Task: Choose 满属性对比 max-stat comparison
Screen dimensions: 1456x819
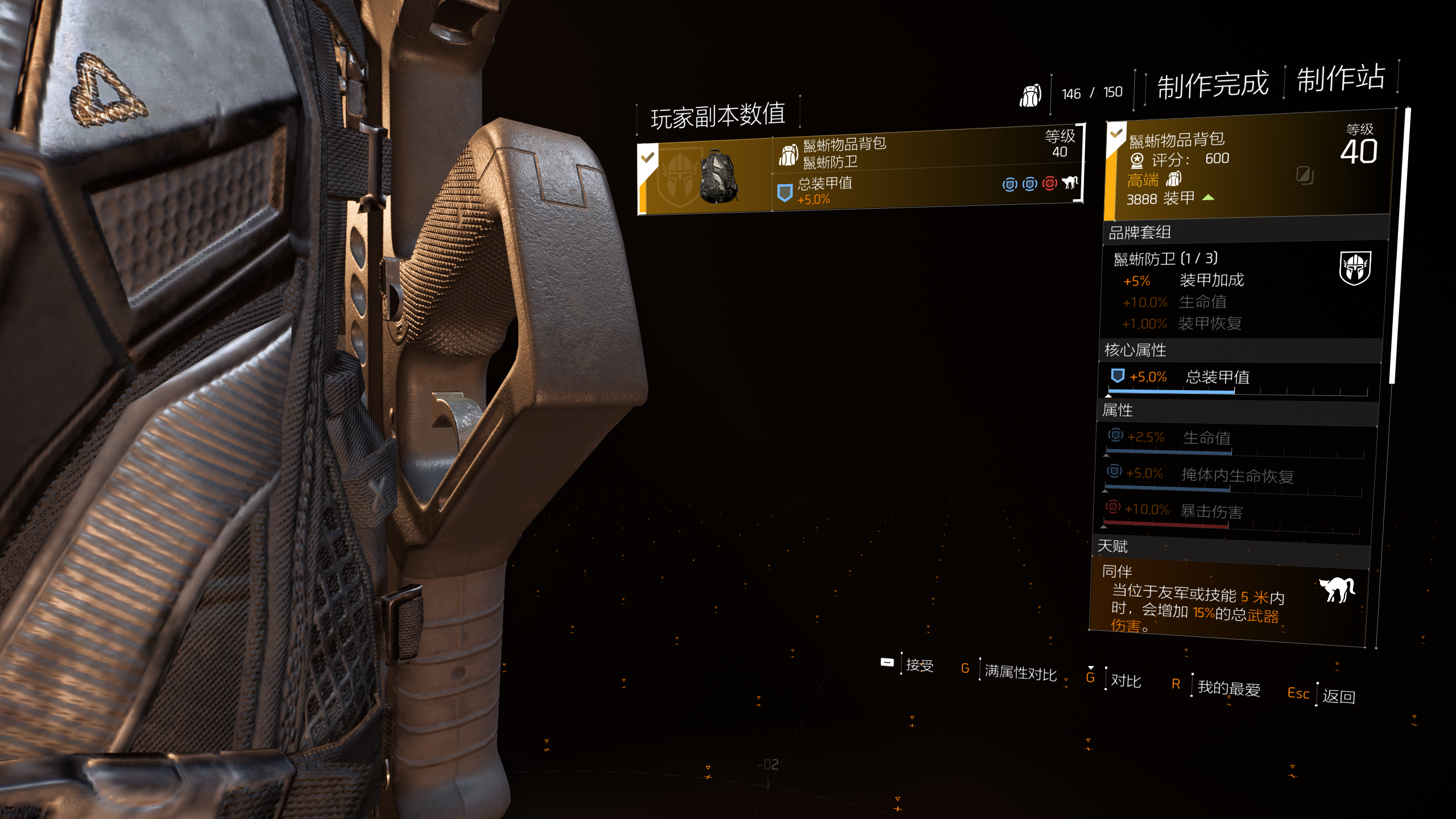Action: [x=1020, y=672]
